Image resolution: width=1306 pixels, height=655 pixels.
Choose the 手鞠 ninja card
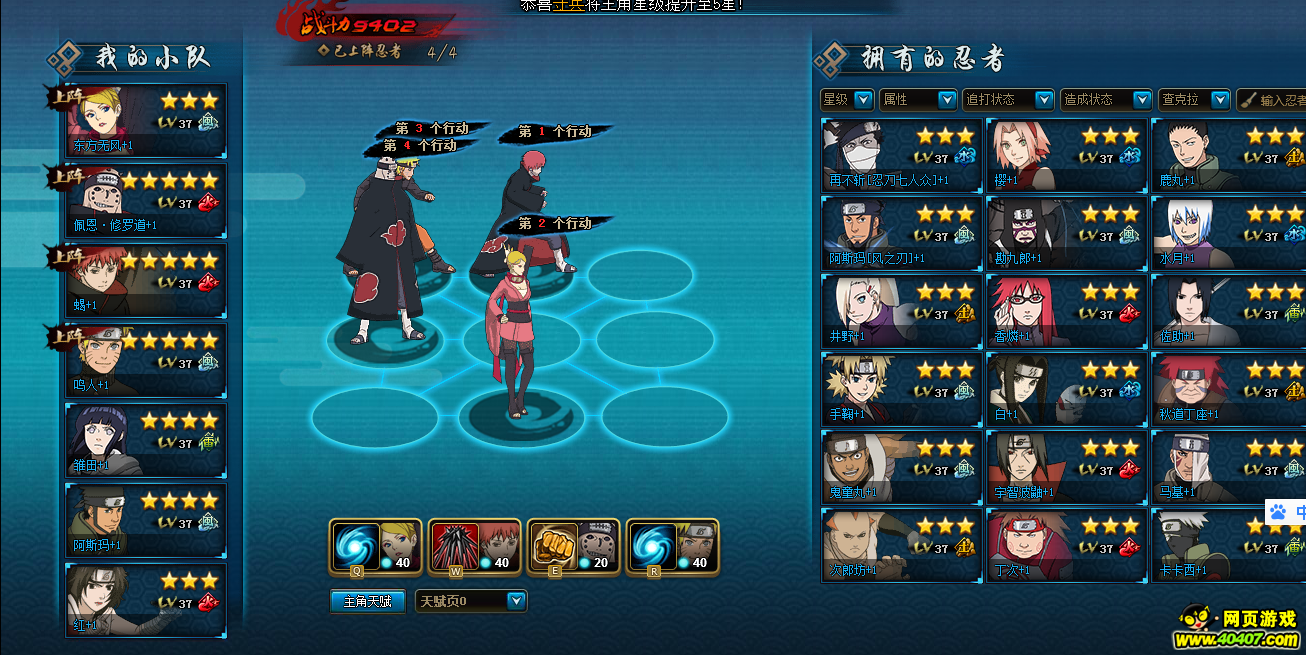coord(901,389)
